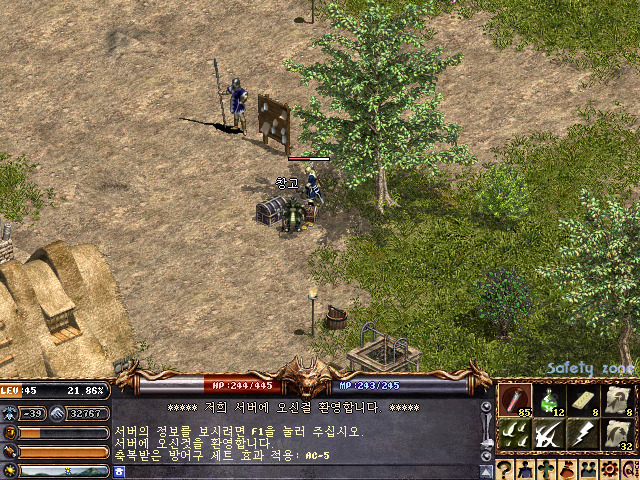Cast the lightning bolt skill

583,433
